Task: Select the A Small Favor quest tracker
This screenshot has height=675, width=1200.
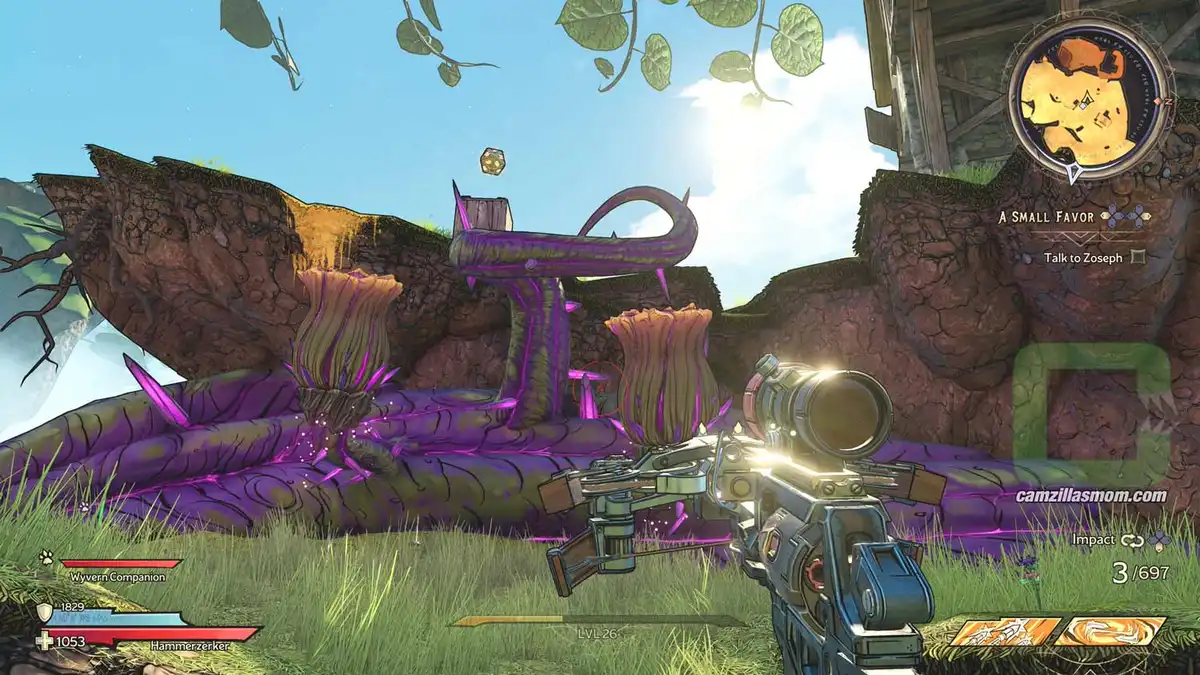Action: pyautogui.click(x=1046, y=214)
